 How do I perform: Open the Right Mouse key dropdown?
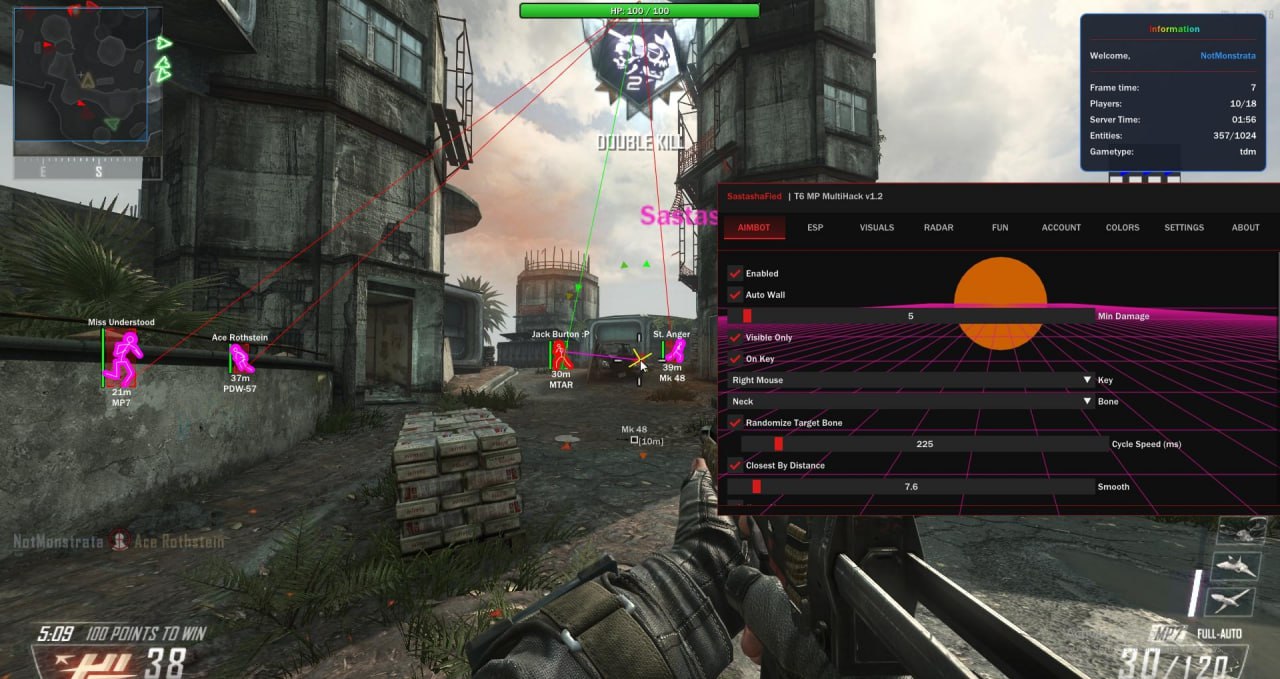[910, 380]
